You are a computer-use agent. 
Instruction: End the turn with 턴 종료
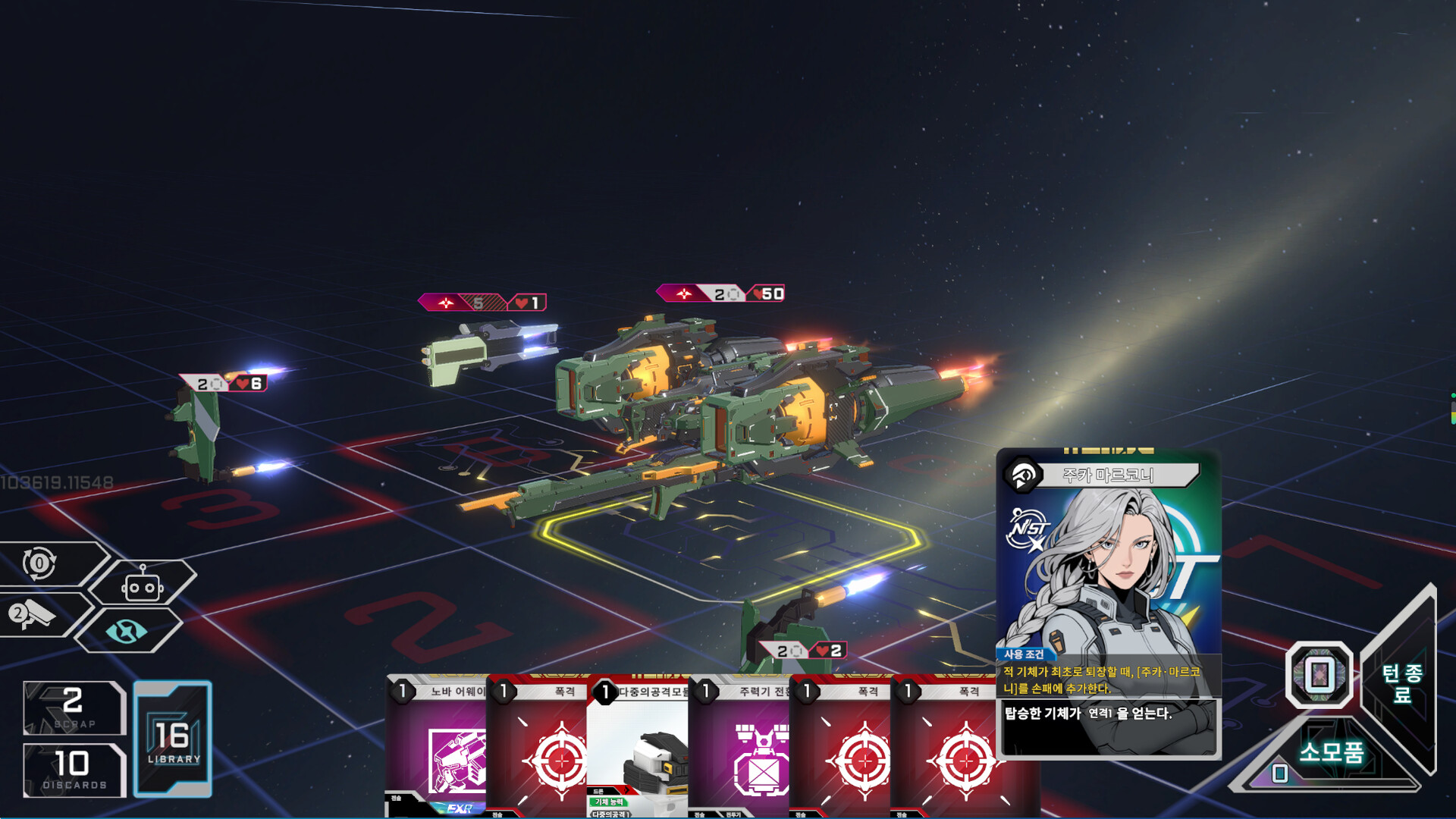1401,682
